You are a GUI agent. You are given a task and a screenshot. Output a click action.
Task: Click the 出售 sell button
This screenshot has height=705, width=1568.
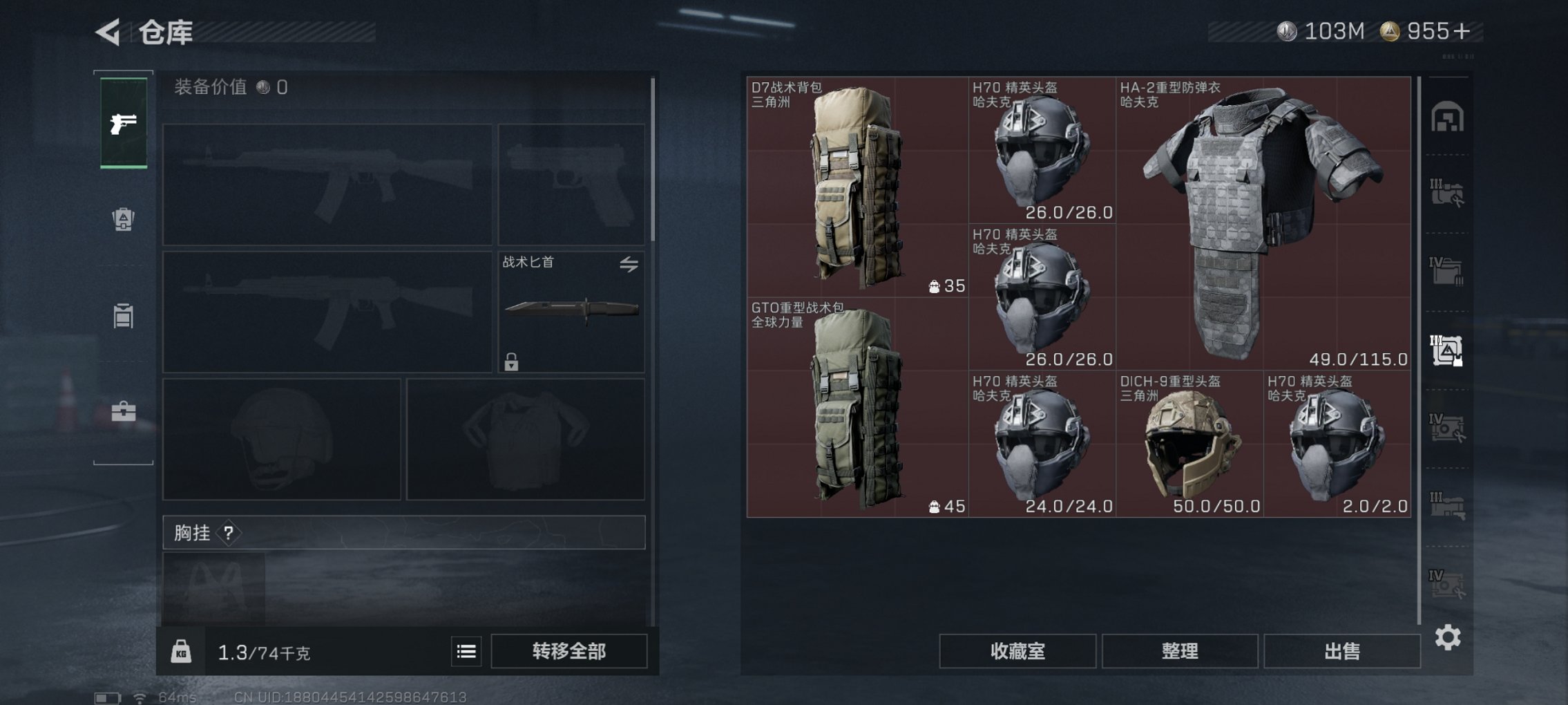1341,650
